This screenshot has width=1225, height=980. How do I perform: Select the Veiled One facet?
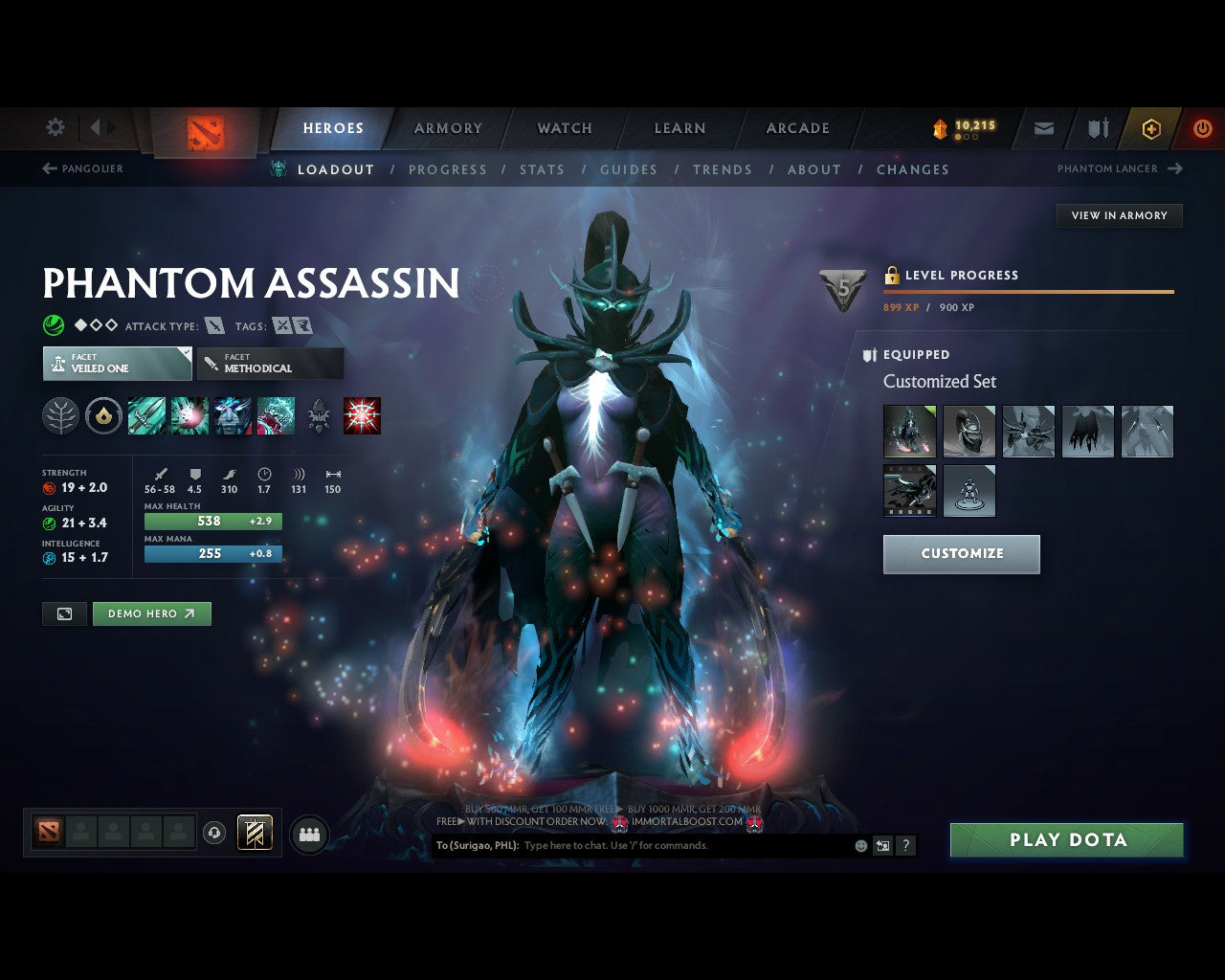(116, 364)
